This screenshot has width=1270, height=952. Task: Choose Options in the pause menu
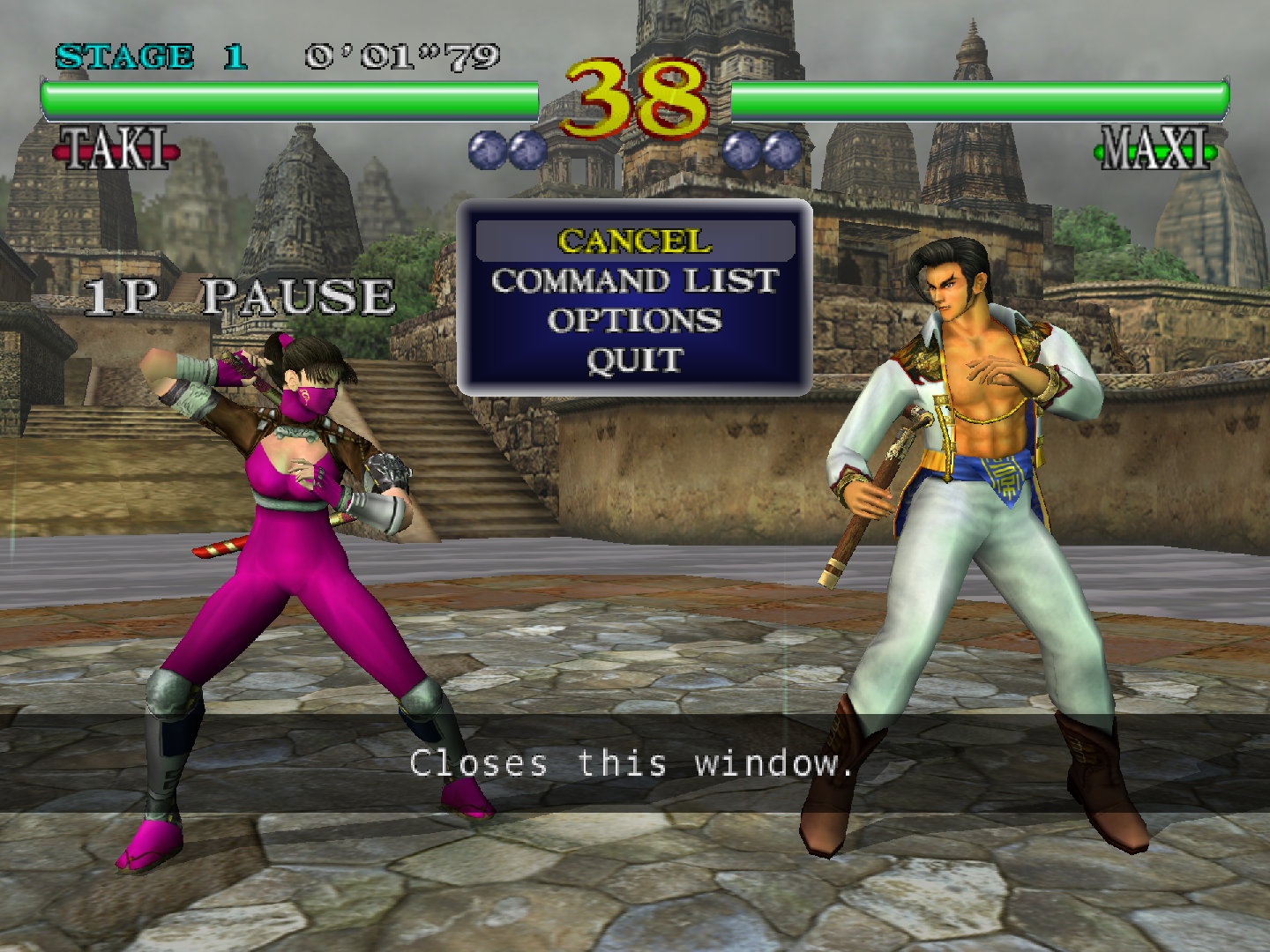pos(635,321)
